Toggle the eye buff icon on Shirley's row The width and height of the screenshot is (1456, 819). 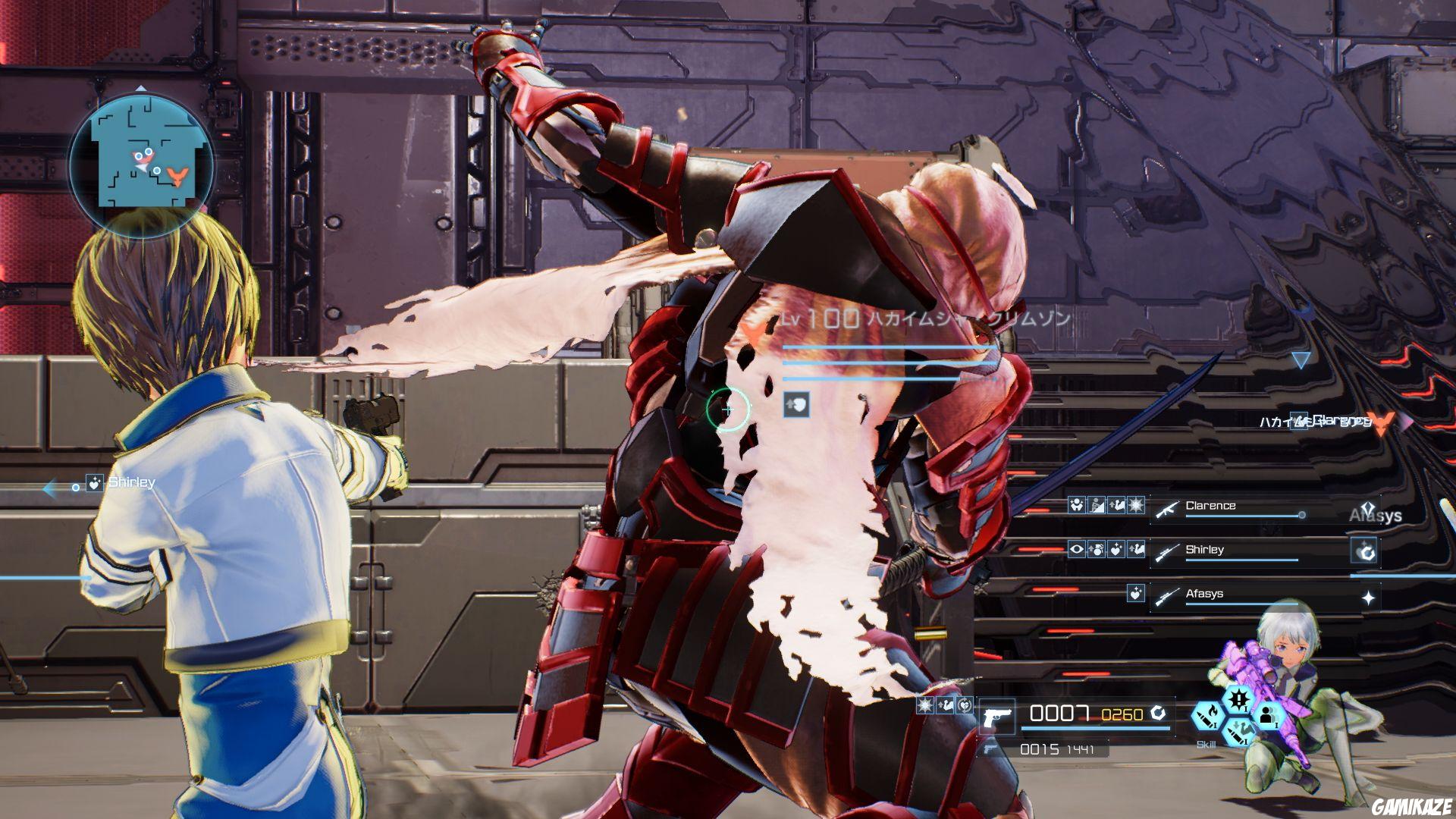[x=1076, y=549]
